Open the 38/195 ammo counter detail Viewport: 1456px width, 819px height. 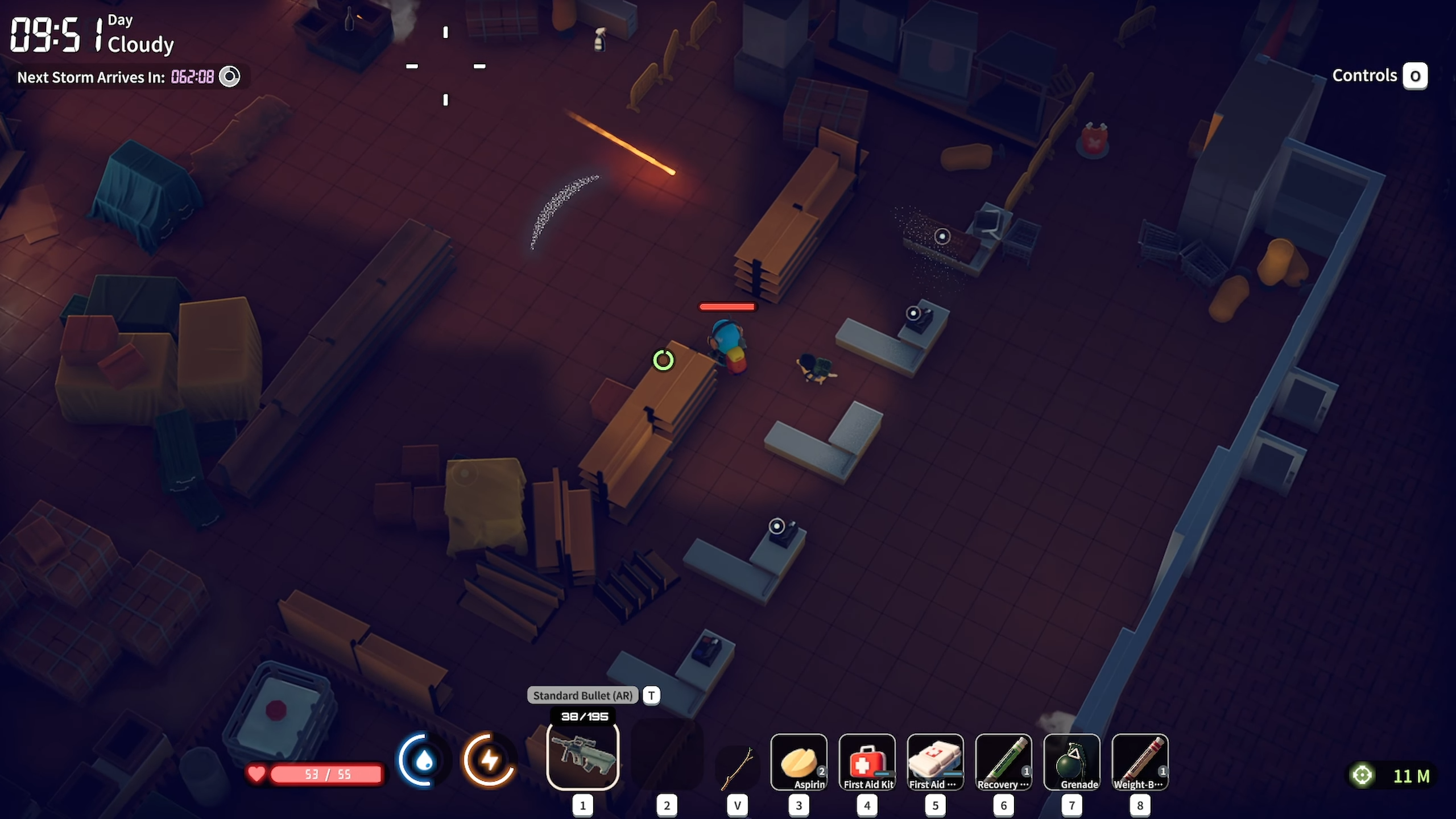point(585,717)
